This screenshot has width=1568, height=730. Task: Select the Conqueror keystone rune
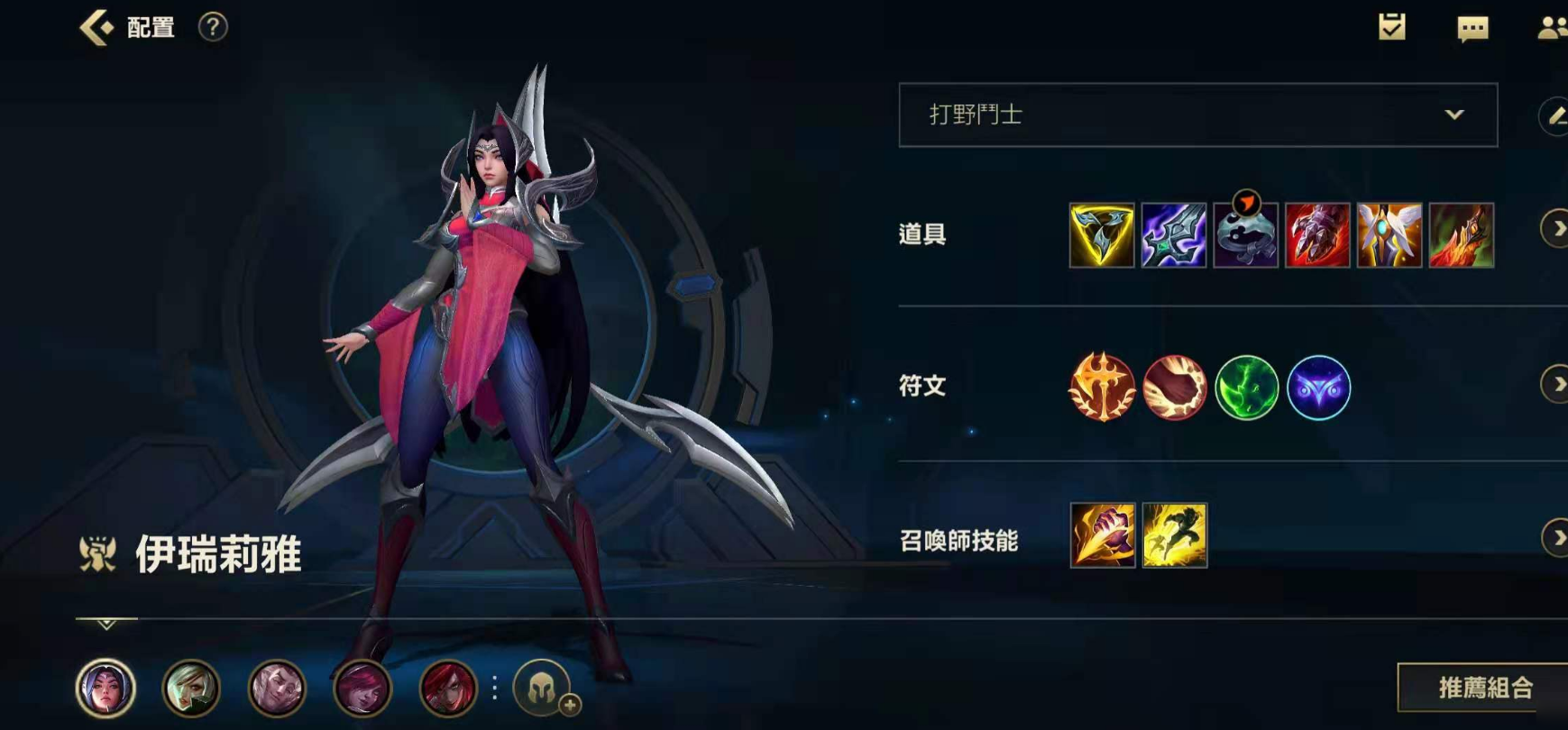1102,387
